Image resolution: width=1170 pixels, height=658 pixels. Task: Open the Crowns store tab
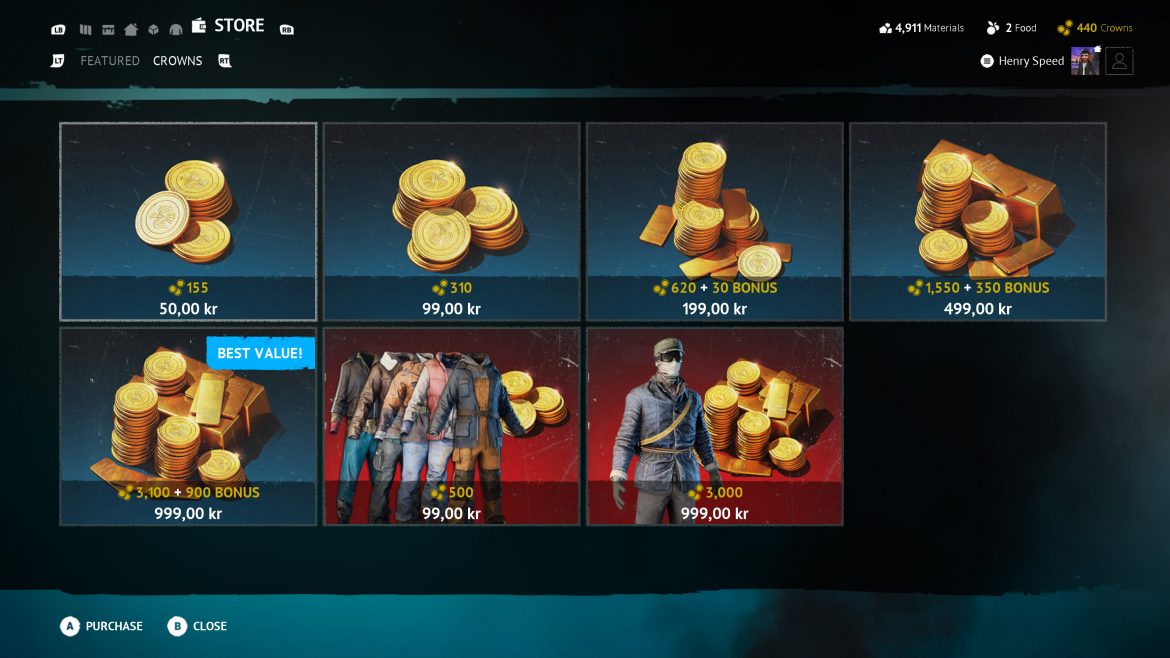[x=177, y=61]
